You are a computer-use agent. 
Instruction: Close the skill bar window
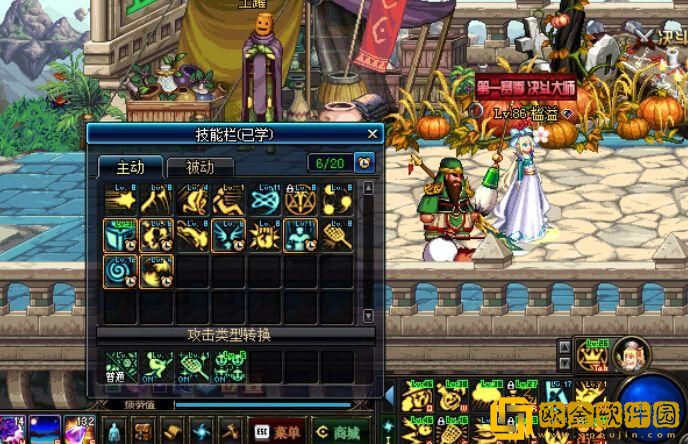[x=373, y=133]
